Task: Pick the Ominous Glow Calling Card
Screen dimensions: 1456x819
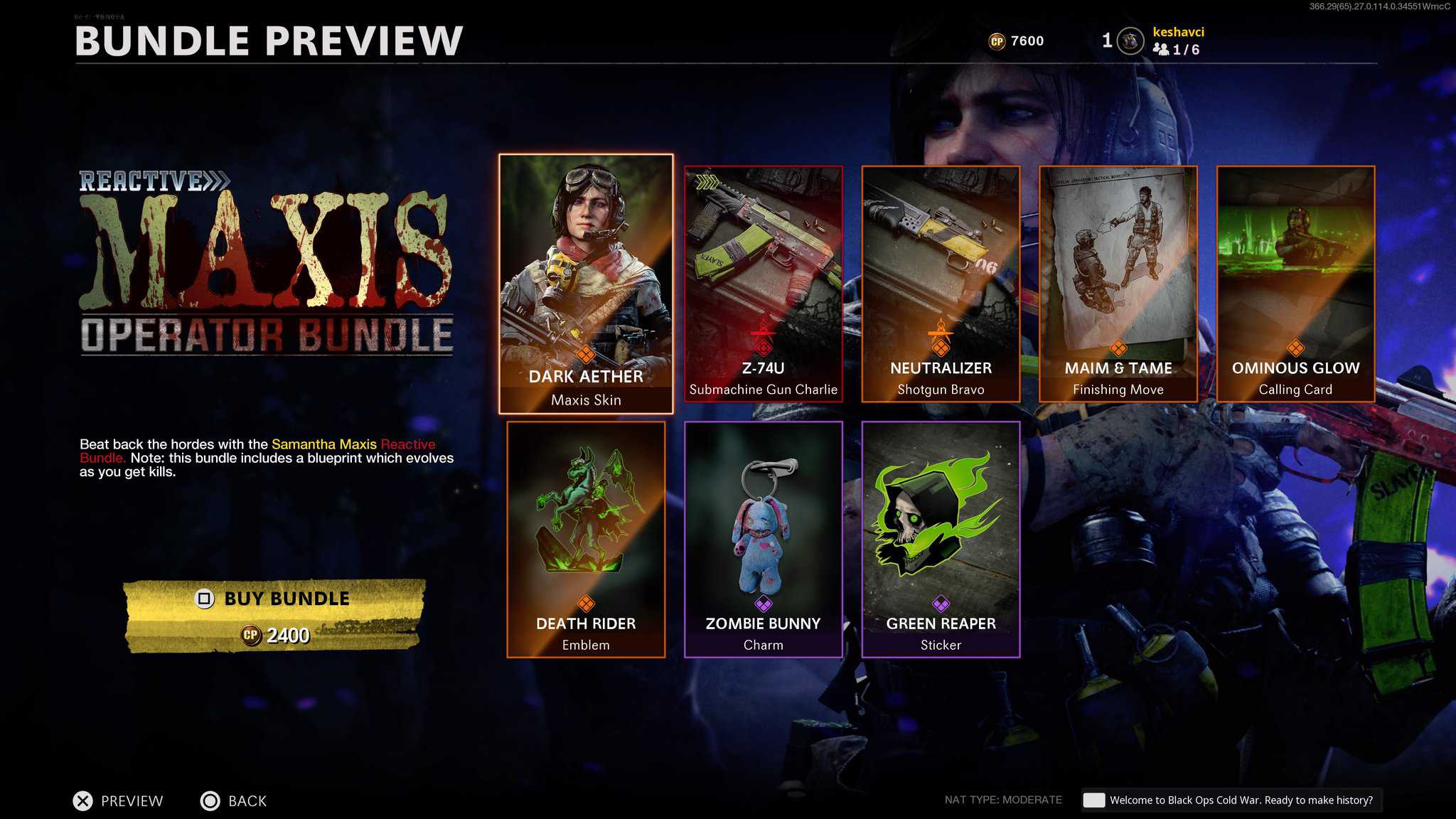Action: point(1295,284)
